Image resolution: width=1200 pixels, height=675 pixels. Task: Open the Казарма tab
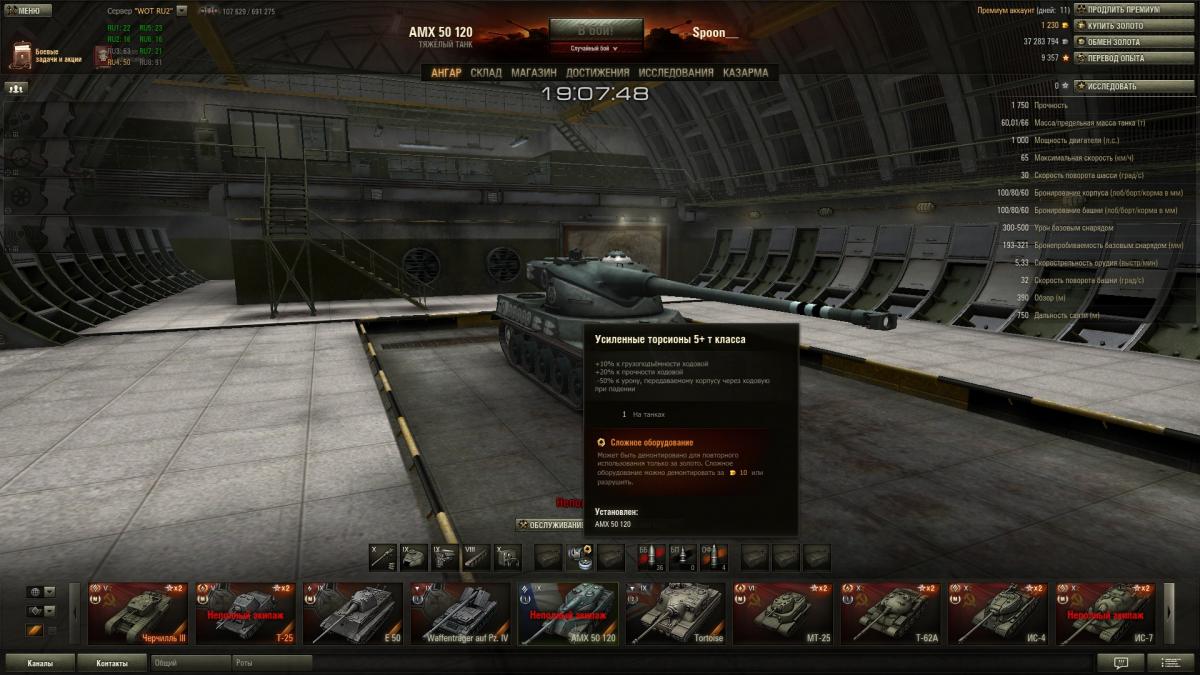click(x=745, y=73)
